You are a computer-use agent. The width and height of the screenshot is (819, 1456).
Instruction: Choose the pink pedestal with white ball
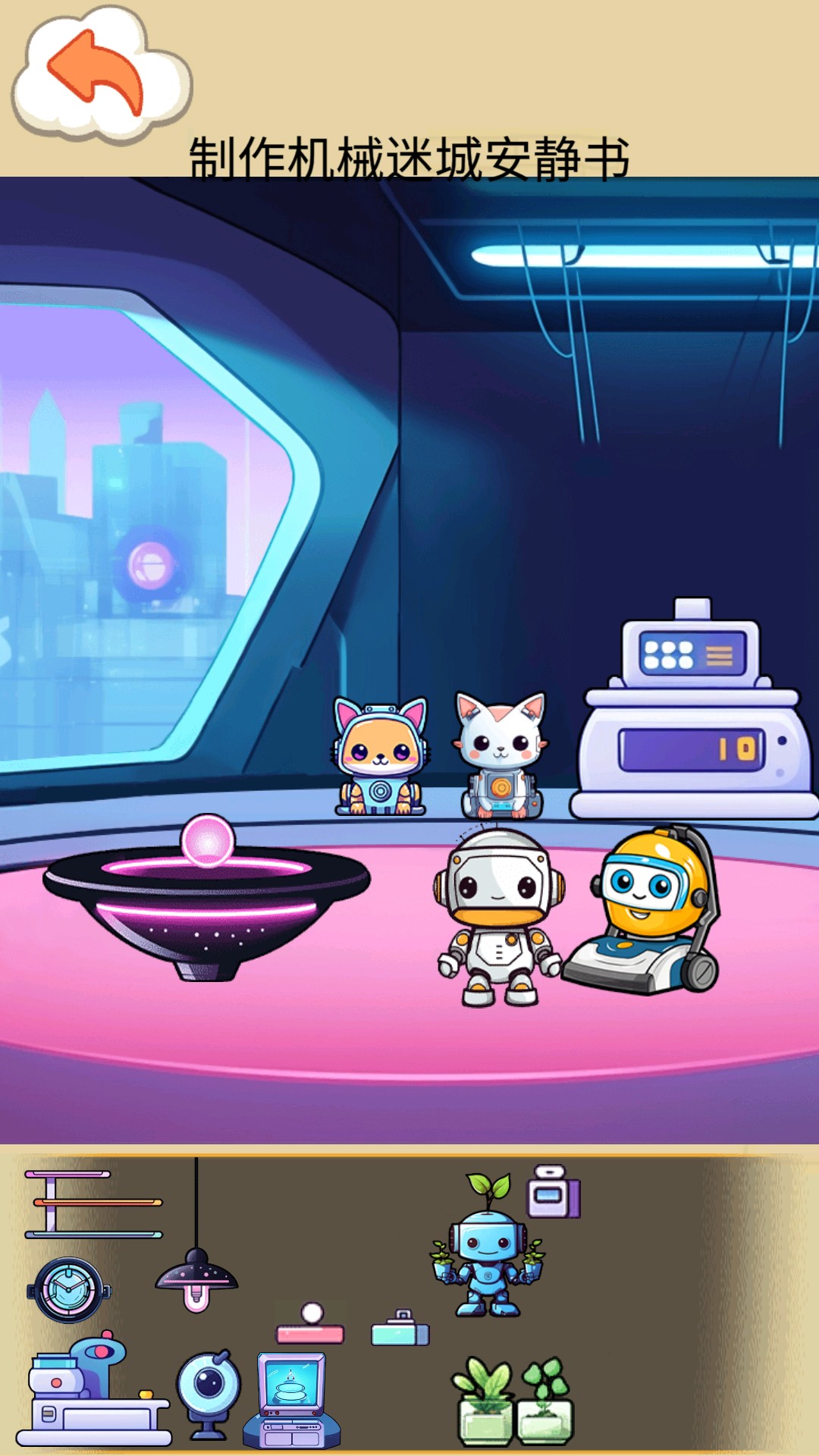click(x=310, y=1325)
